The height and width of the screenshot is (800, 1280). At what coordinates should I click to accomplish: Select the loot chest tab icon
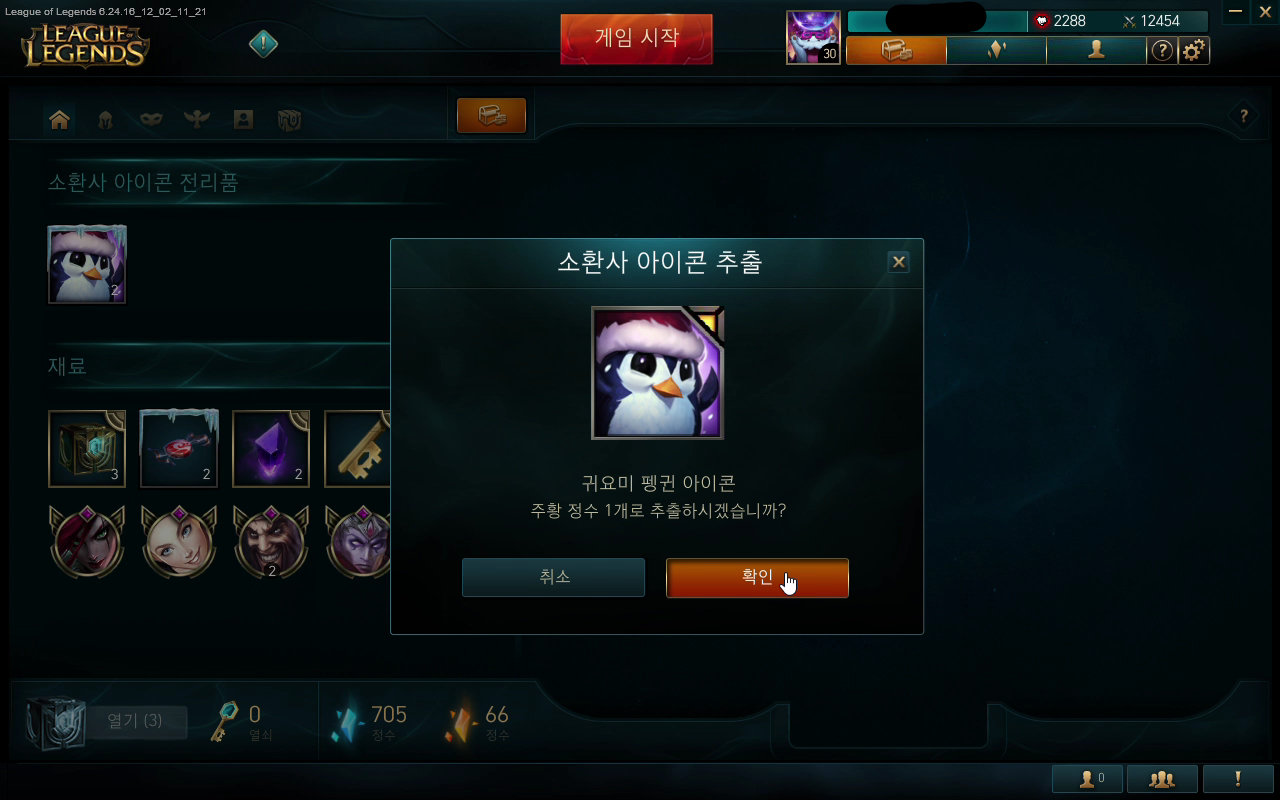pyautogui.click(x=491, y=115)
